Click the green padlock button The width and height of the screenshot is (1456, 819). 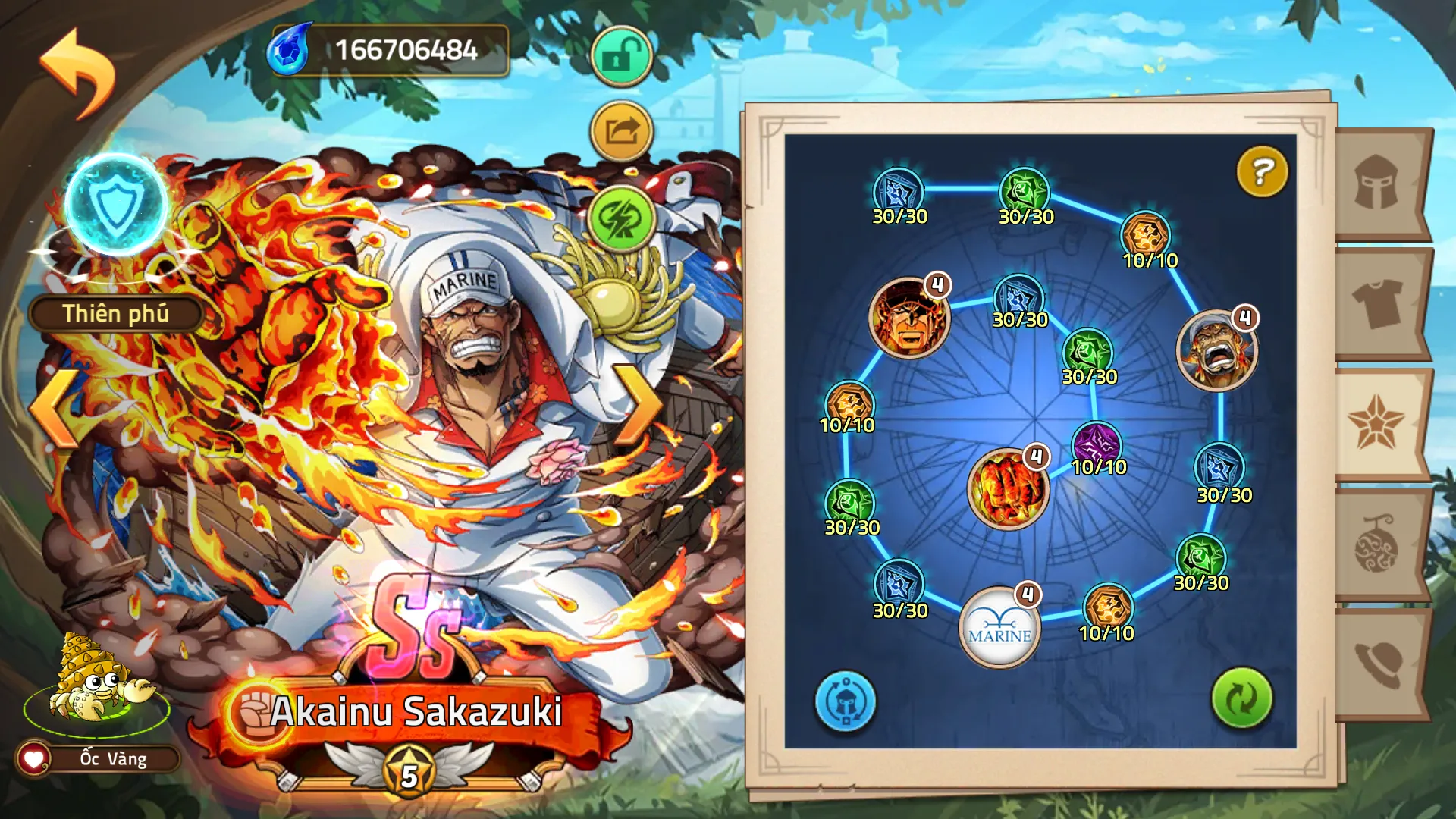[x=621, y=56]
